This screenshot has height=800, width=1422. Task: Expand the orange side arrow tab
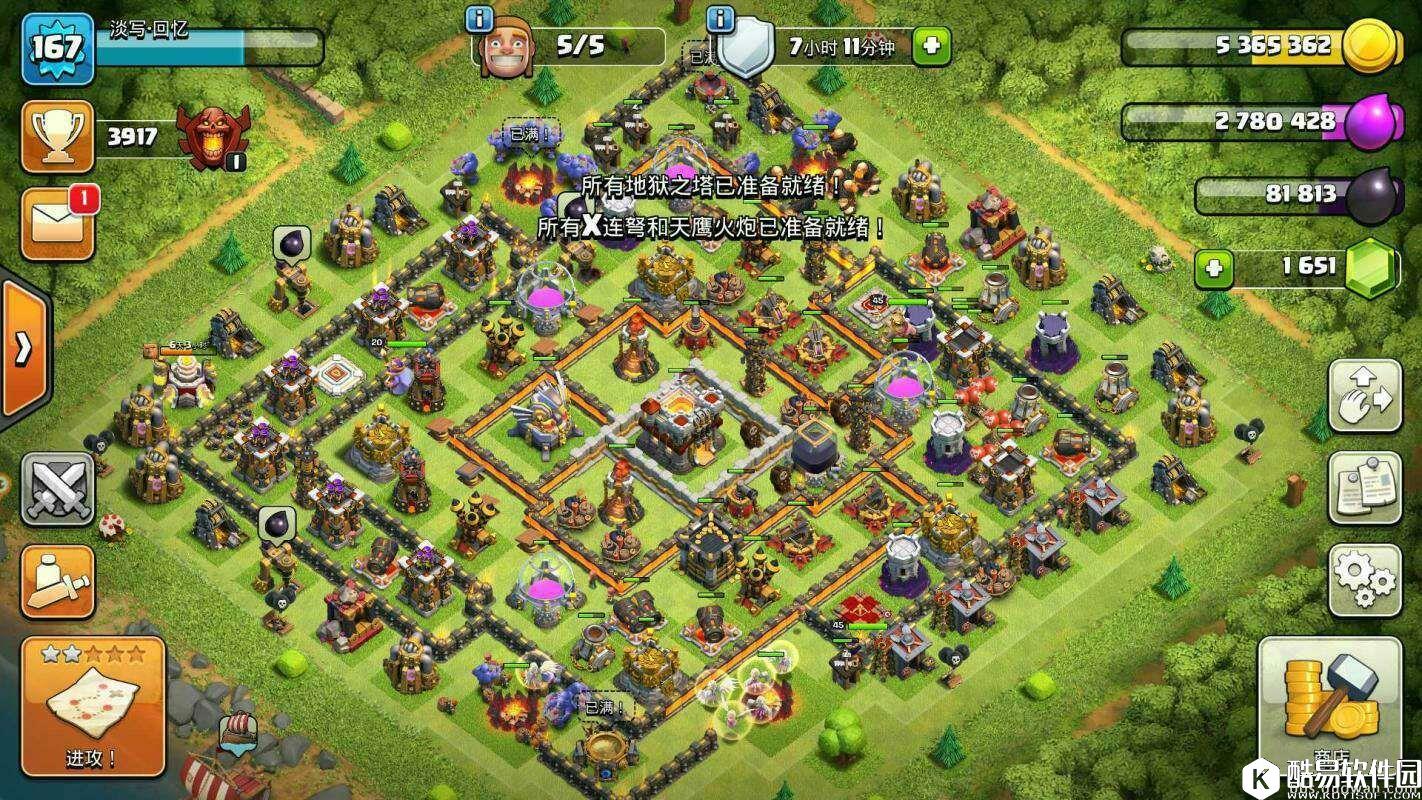point(22,349)
